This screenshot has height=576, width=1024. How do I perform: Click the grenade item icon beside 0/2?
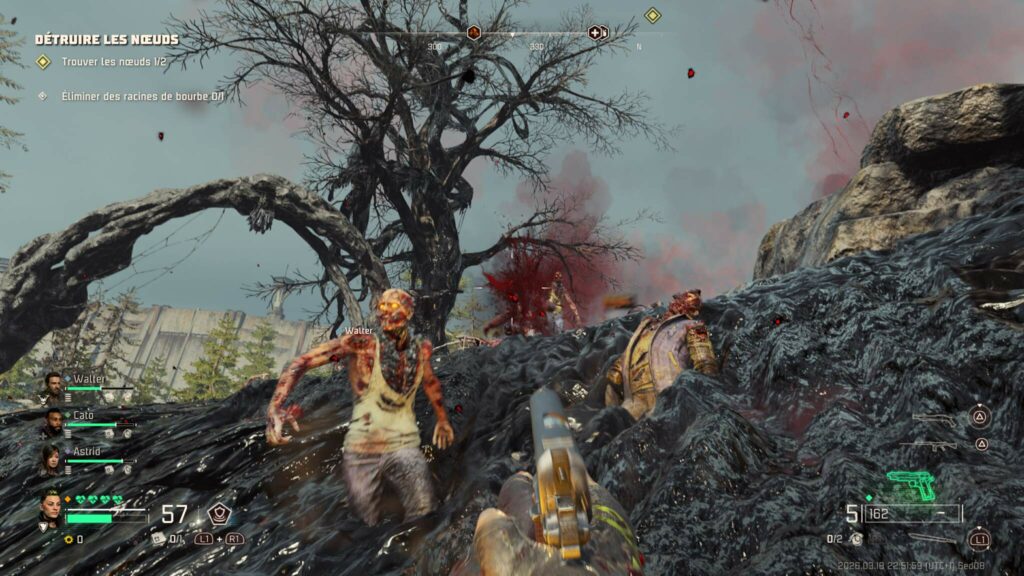click(858, 539)
